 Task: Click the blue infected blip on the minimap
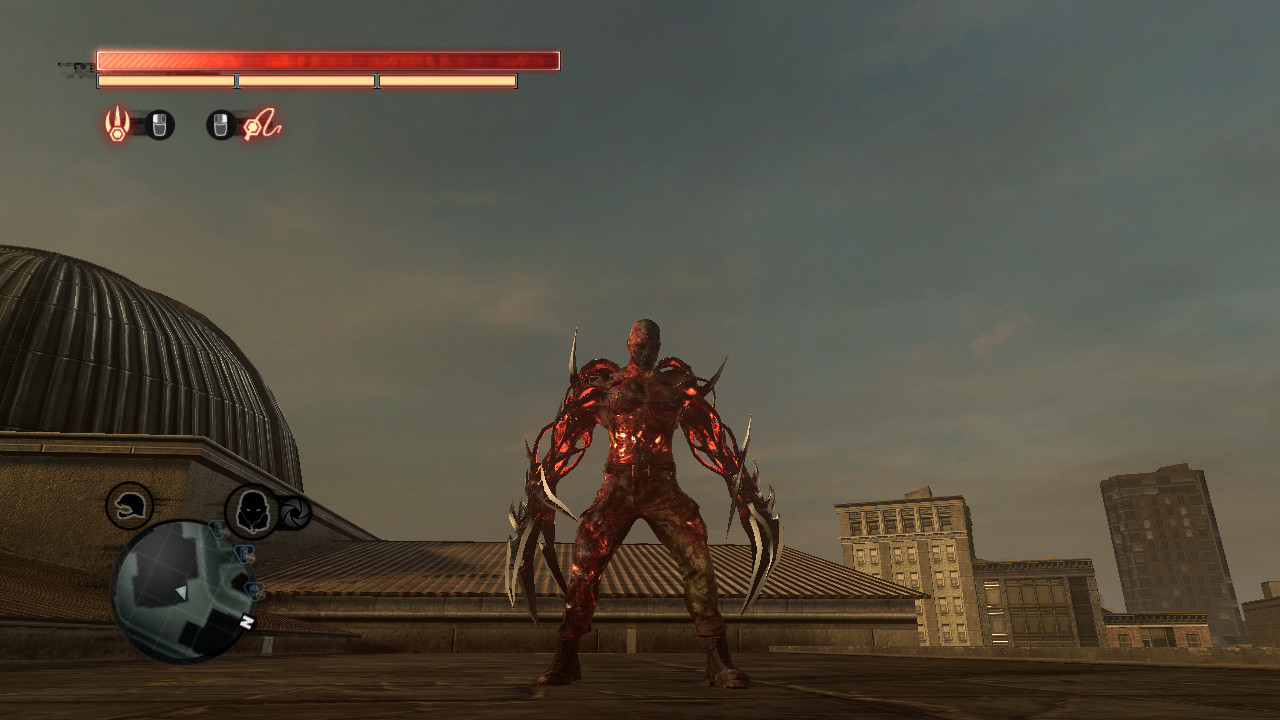243,554
